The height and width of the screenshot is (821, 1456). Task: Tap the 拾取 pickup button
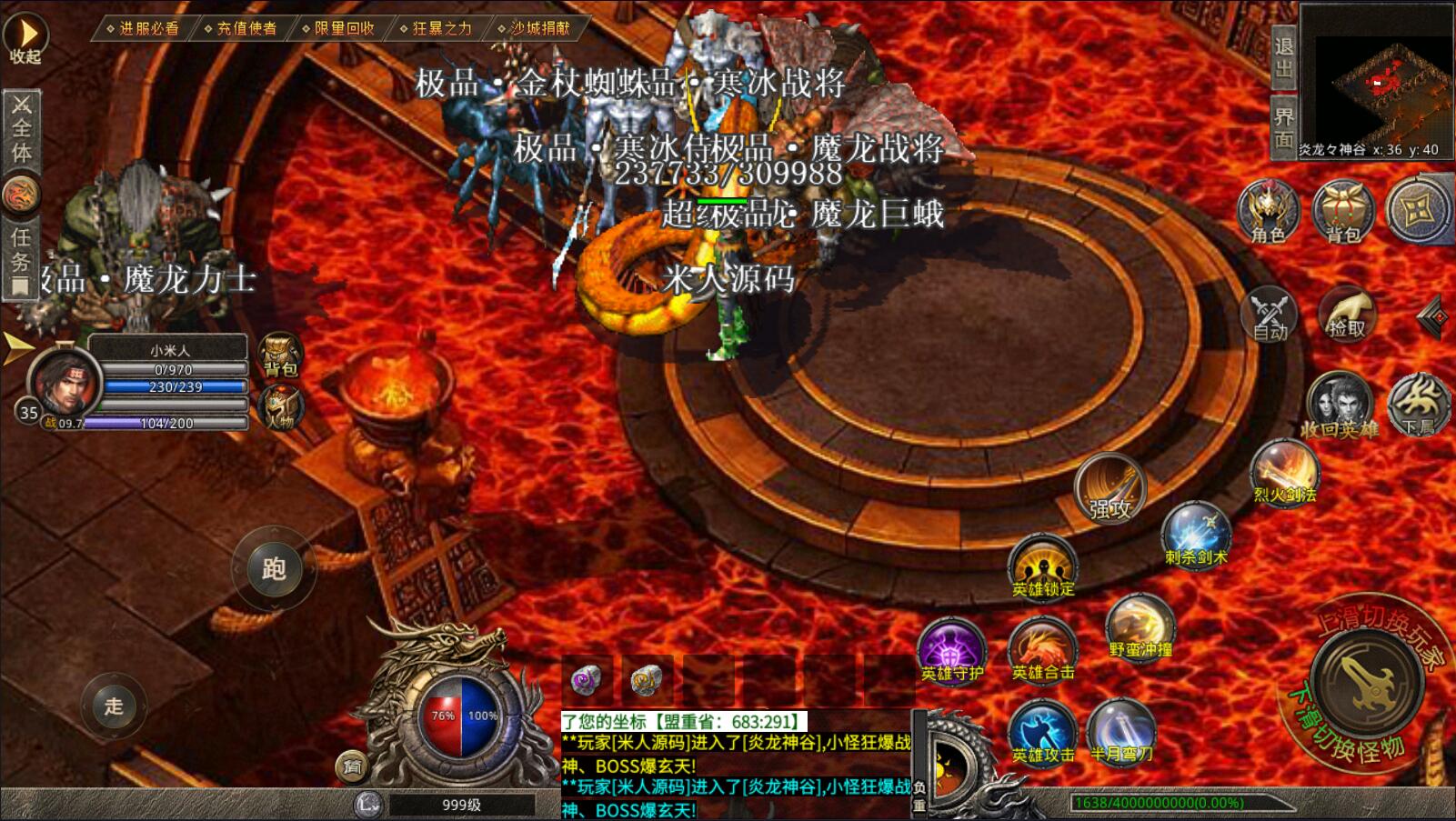tap(1346, 315)
